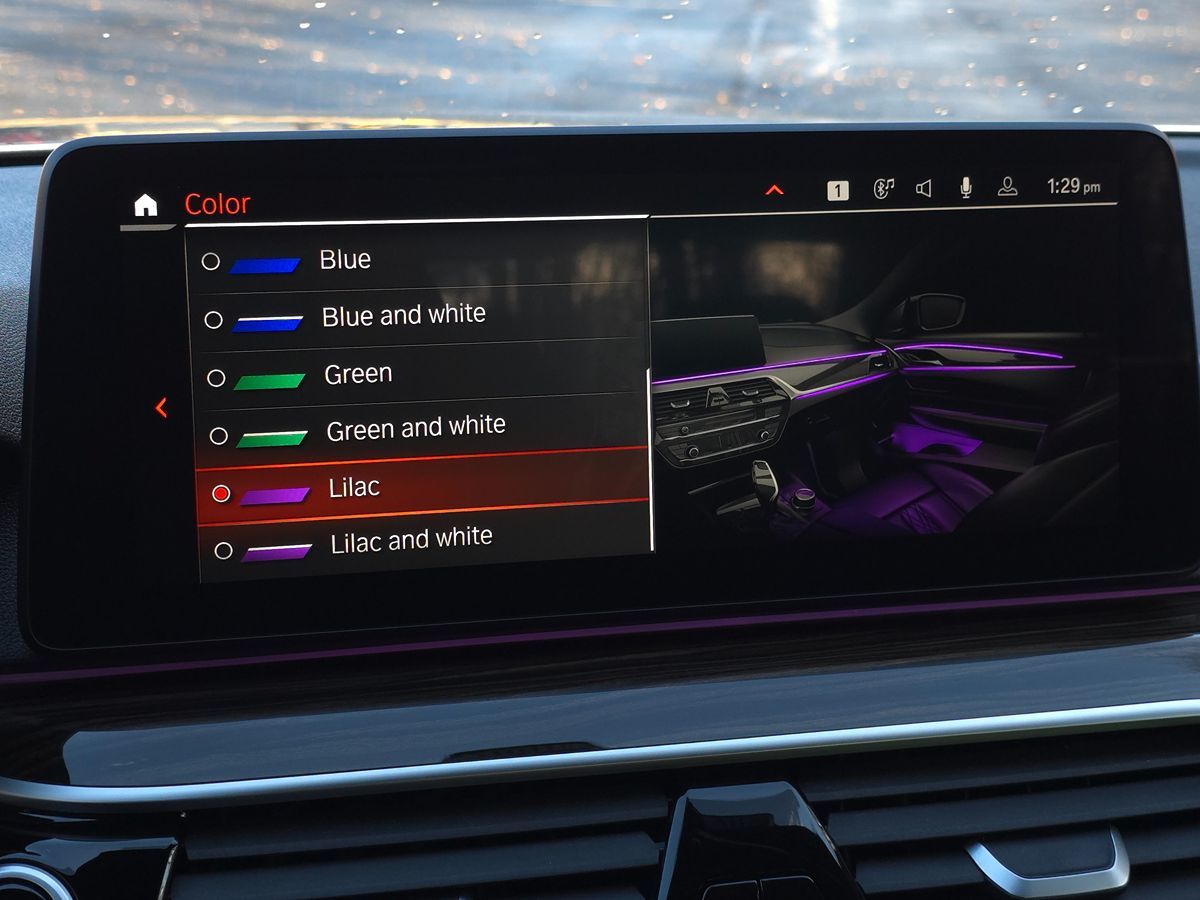Image resolution: width=1200 pixels, height=900 pixels.
Task: Open the Bluetooth audio status icon
Action: coord(883,189)
